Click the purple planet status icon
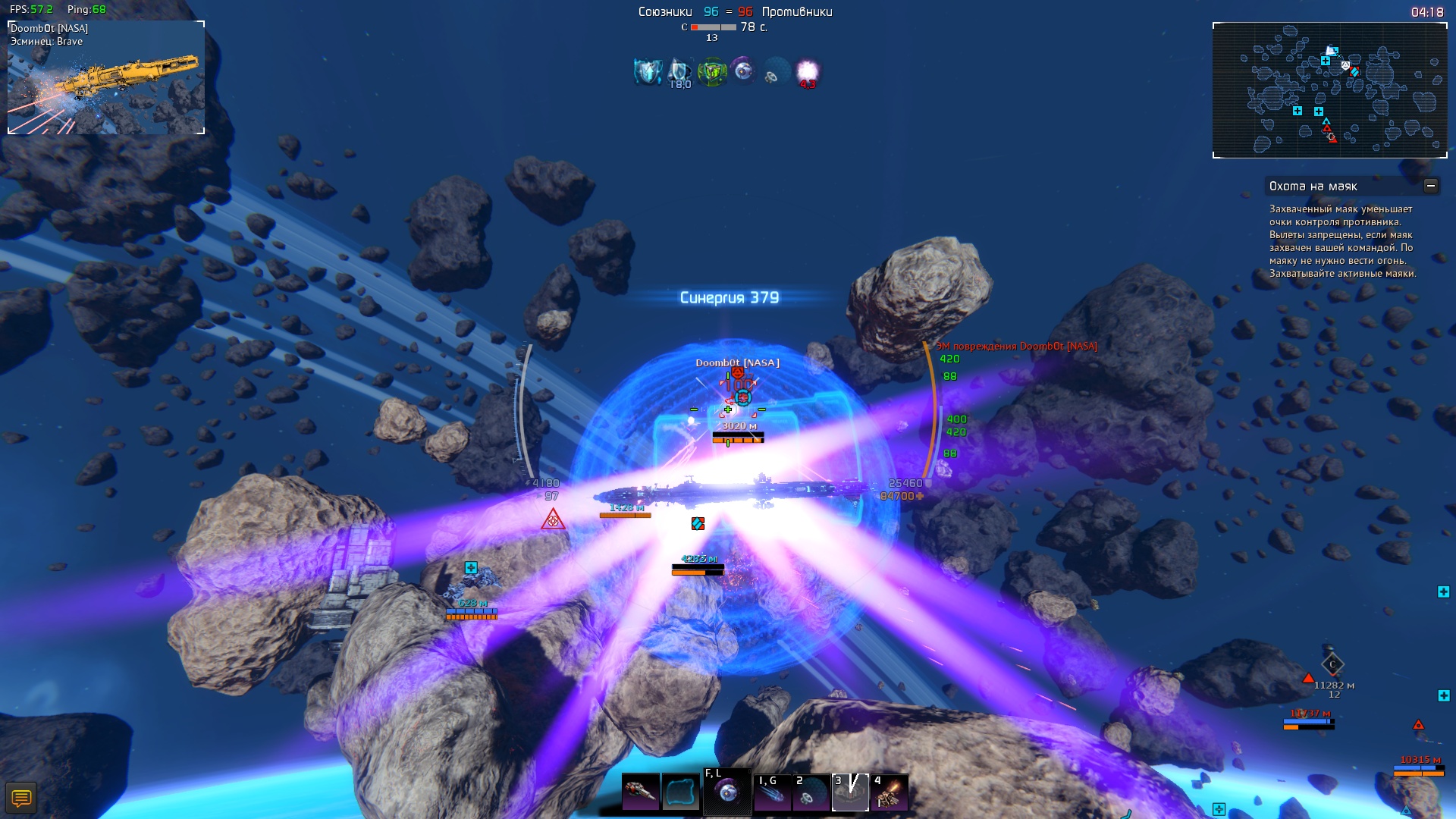This screenshot has width=1456, height=819. click(744, 72)
